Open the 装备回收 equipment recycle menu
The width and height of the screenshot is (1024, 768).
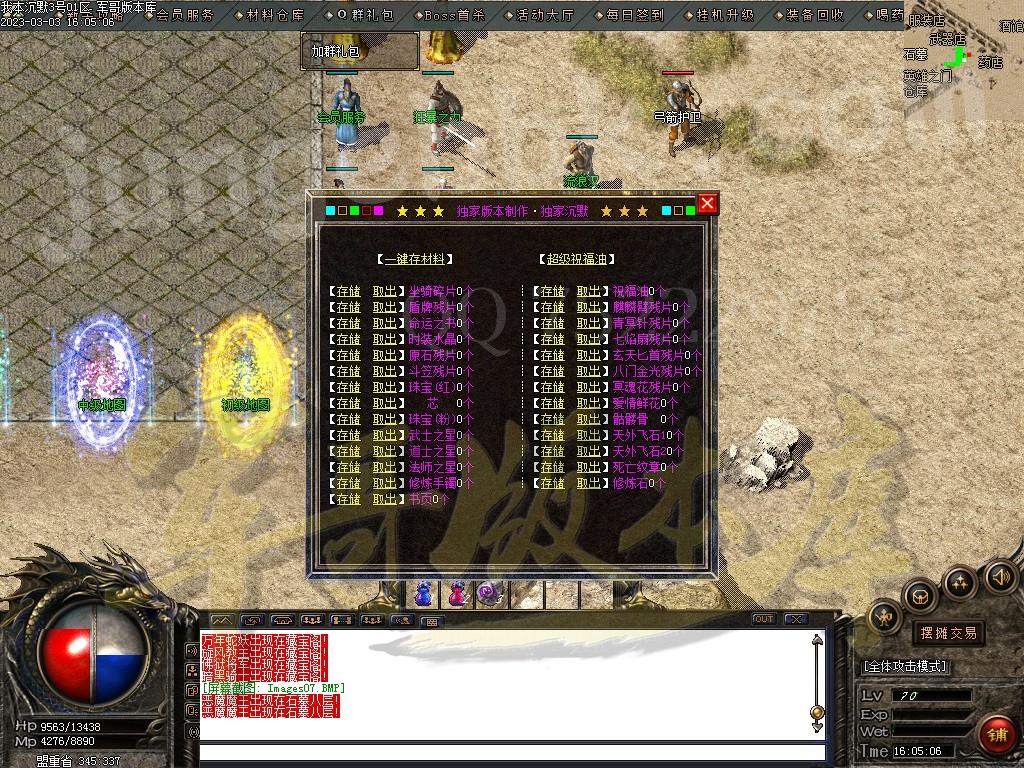(815, 15)
